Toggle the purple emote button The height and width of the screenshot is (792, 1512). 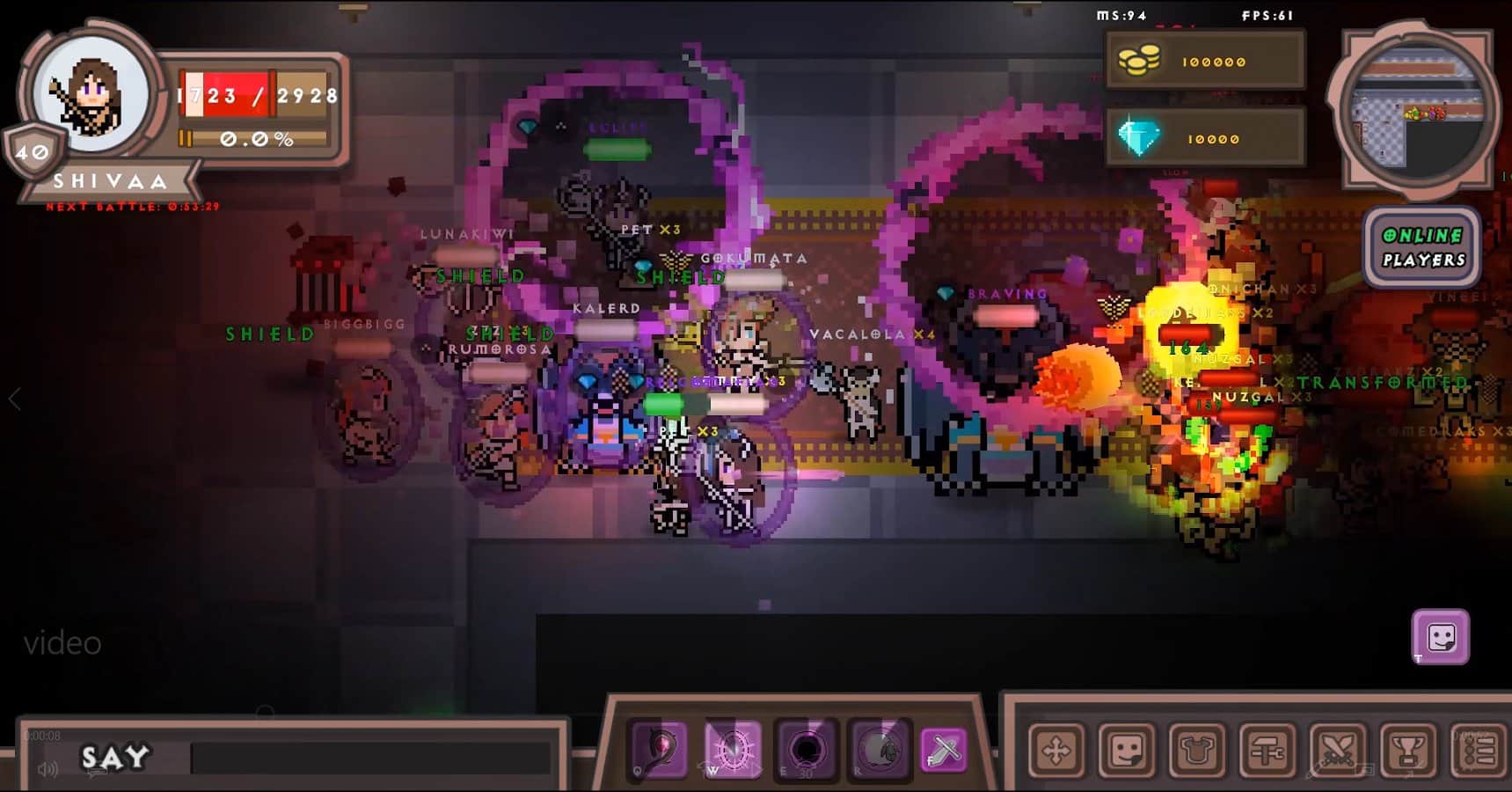pyautogui.click(x=1440, y=636)
